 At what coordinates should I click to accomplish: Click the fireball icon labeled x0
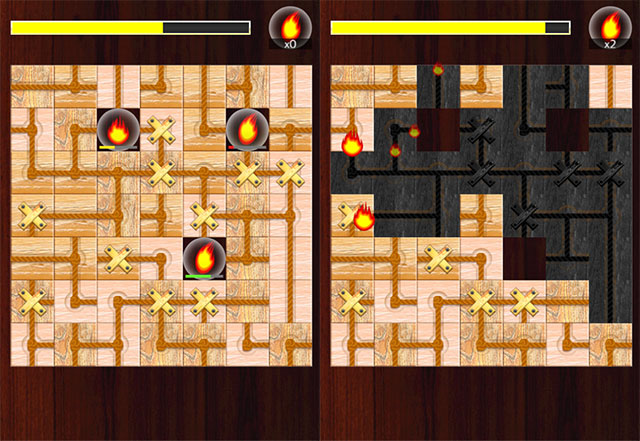click(290, 27)
